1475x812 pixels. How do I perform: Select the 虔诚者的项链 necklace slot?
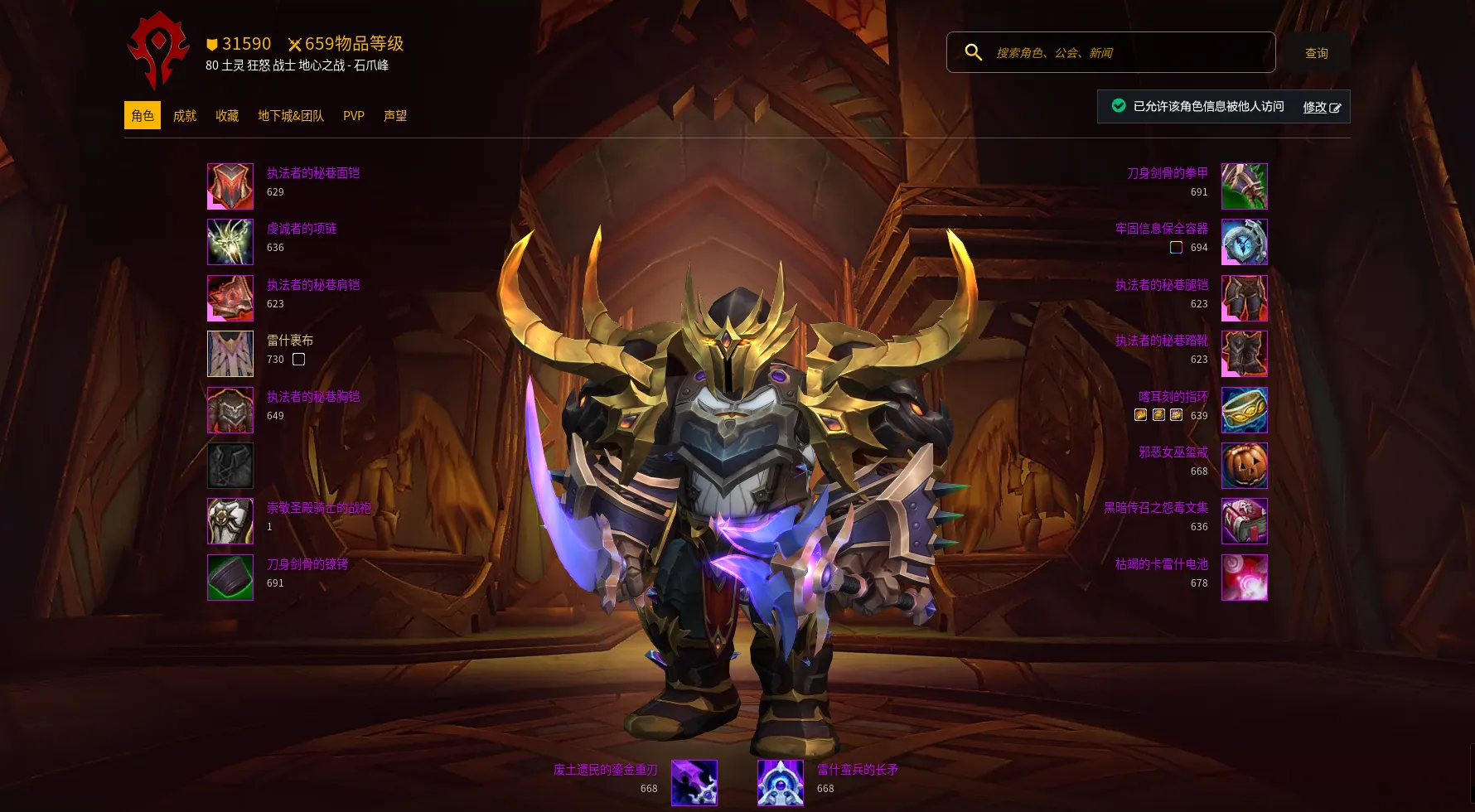(x=230, y=242)
